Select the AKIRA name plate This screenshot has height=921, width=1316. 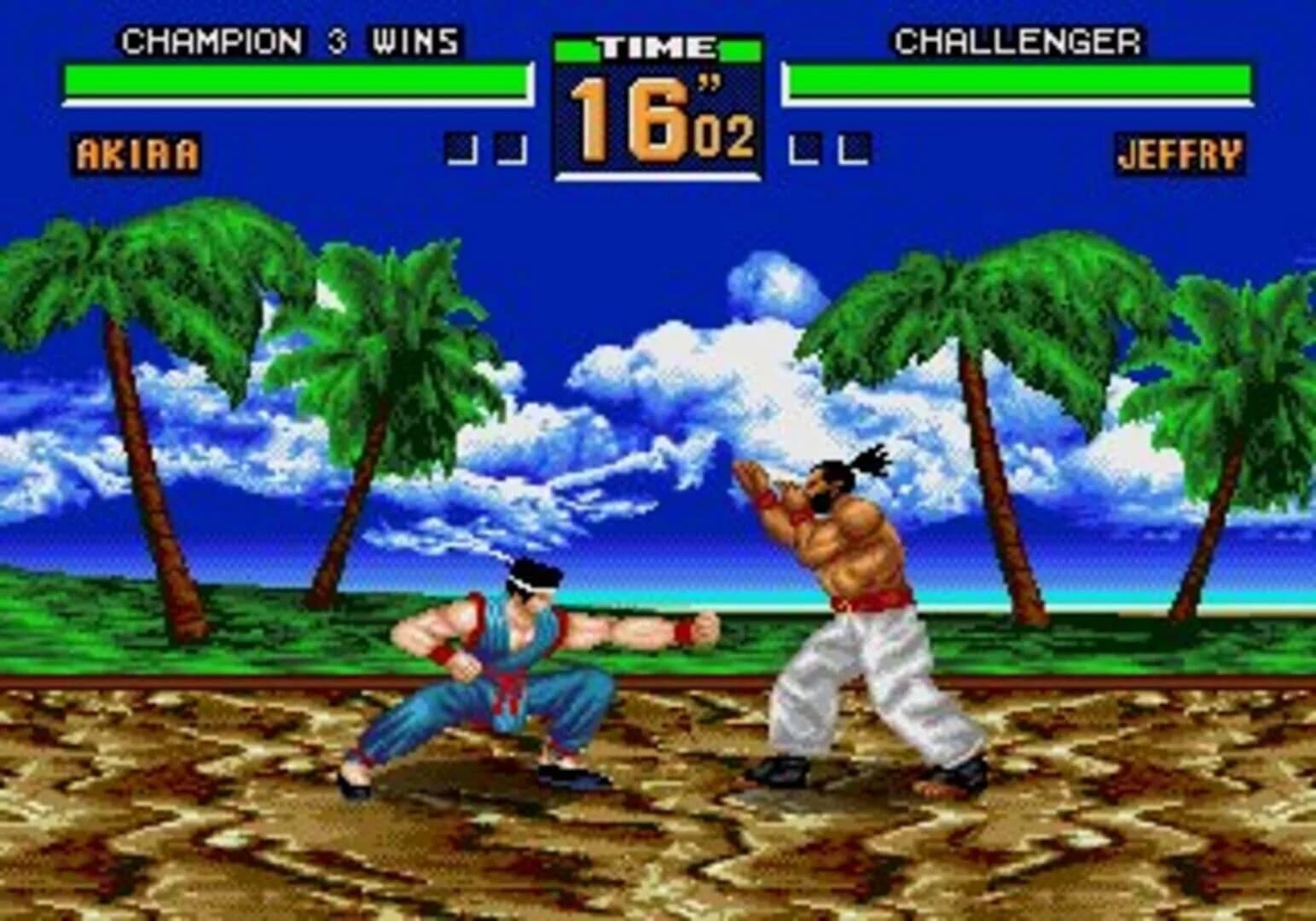click(x=136, y=153)
